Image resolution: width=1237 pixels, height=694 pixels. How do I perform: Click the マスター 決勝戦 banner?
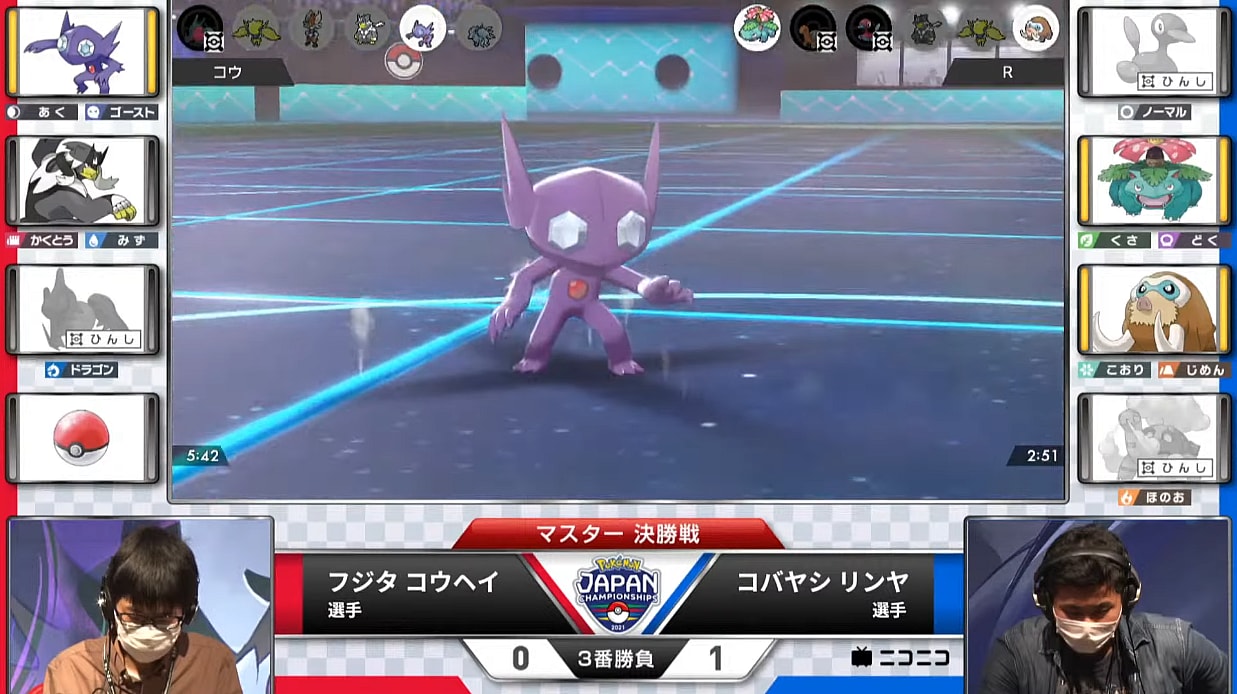617,533
